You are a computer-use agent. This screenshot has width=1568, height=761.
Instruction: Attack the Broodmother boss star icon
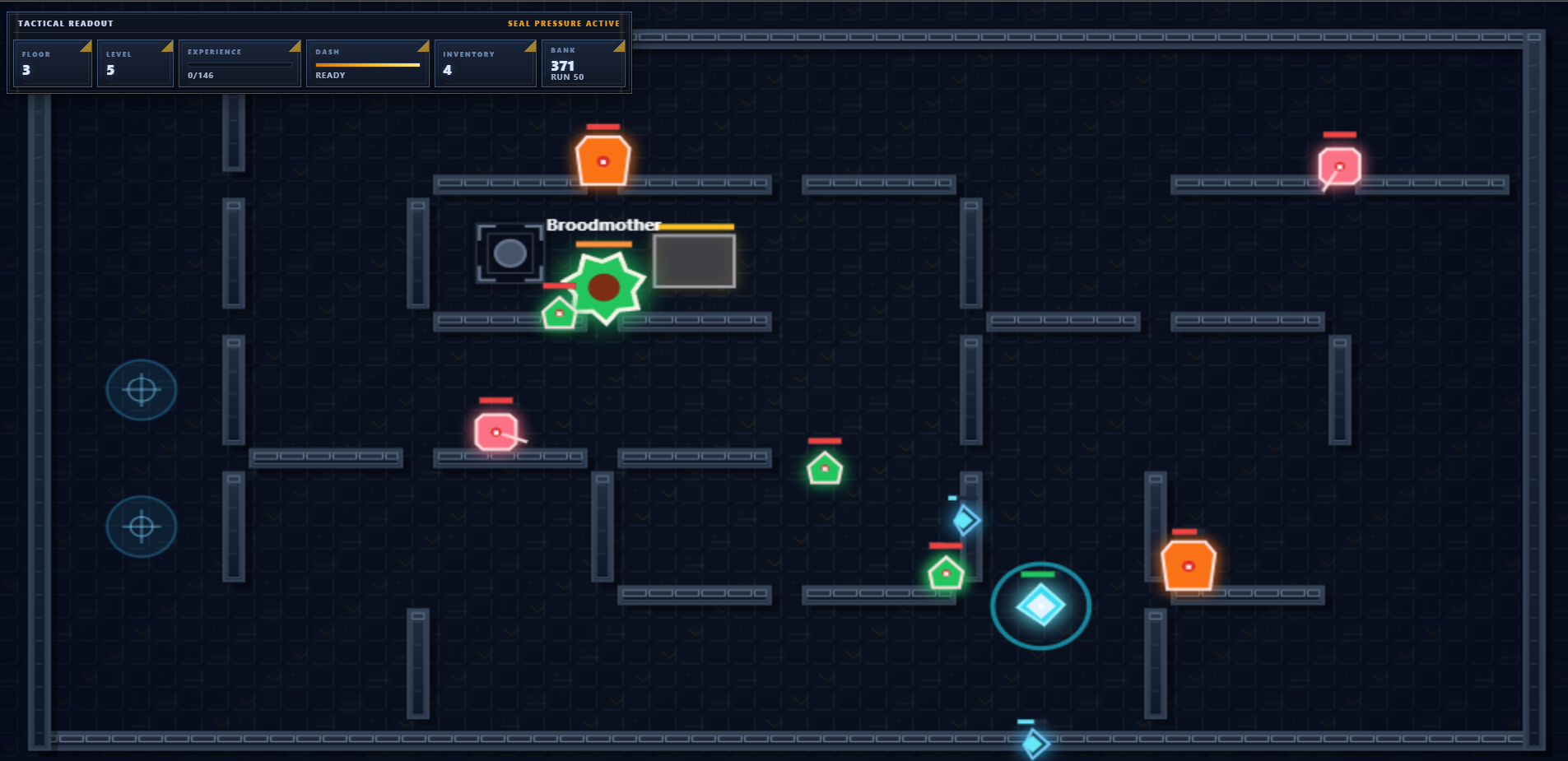[605, 286]
